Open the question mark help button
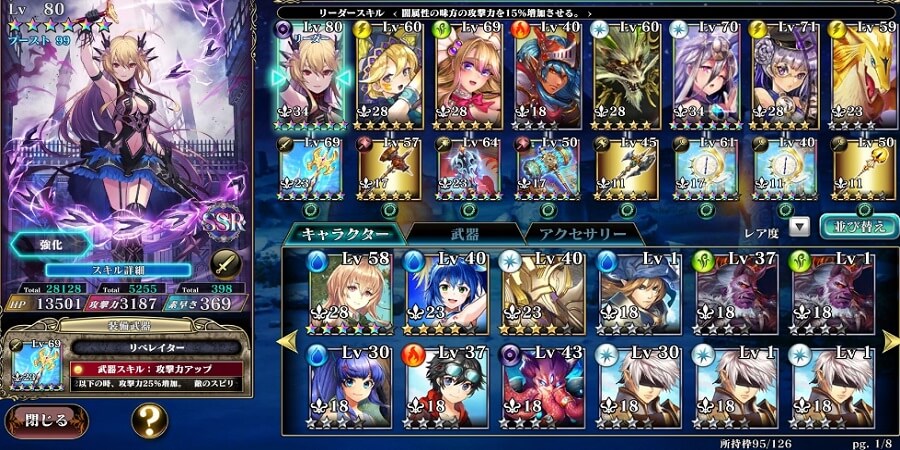The width and height of the screenshot is (900, 450). coord(148,421)
